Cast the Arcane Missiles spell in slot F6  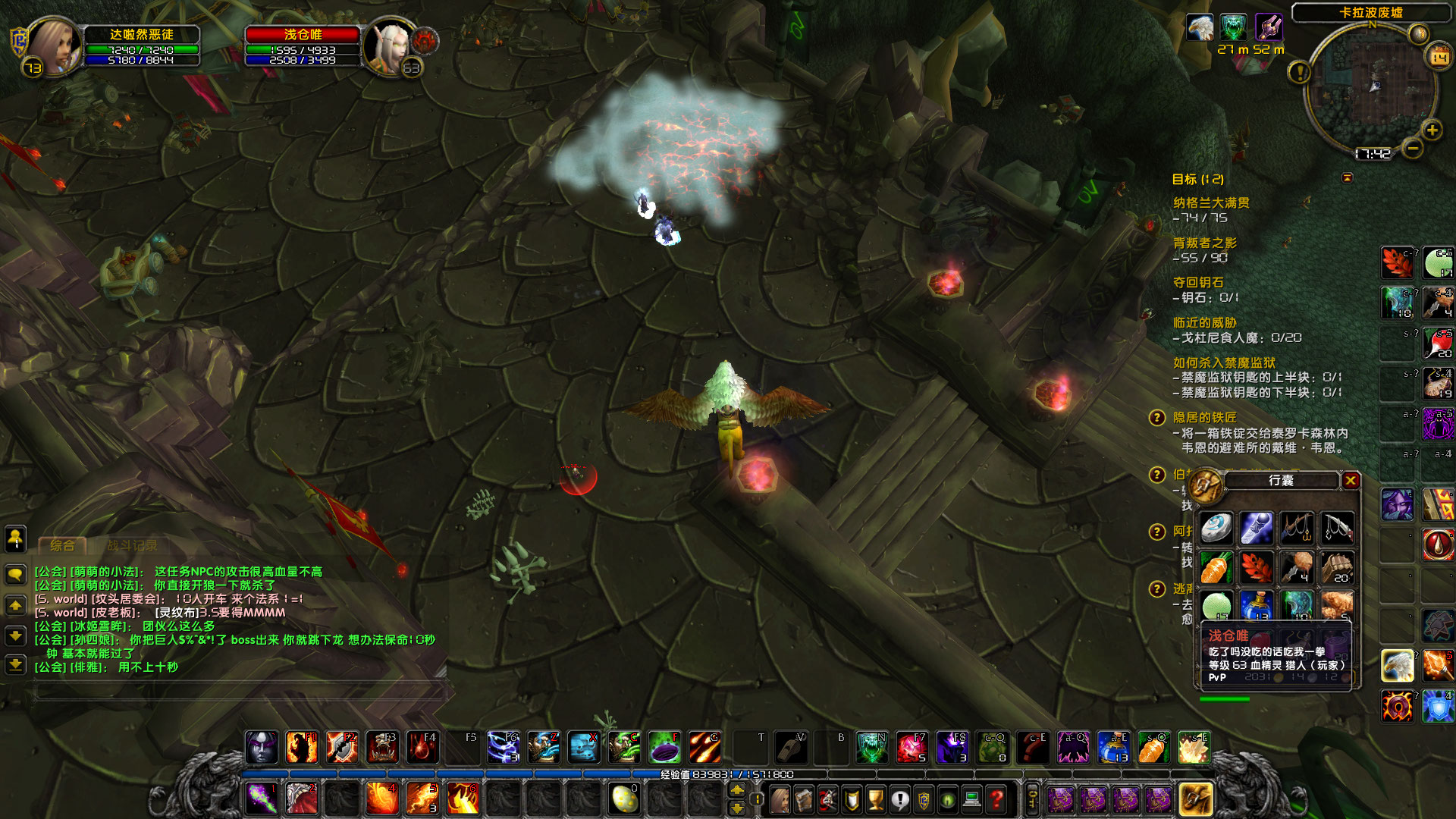(504, 747)
